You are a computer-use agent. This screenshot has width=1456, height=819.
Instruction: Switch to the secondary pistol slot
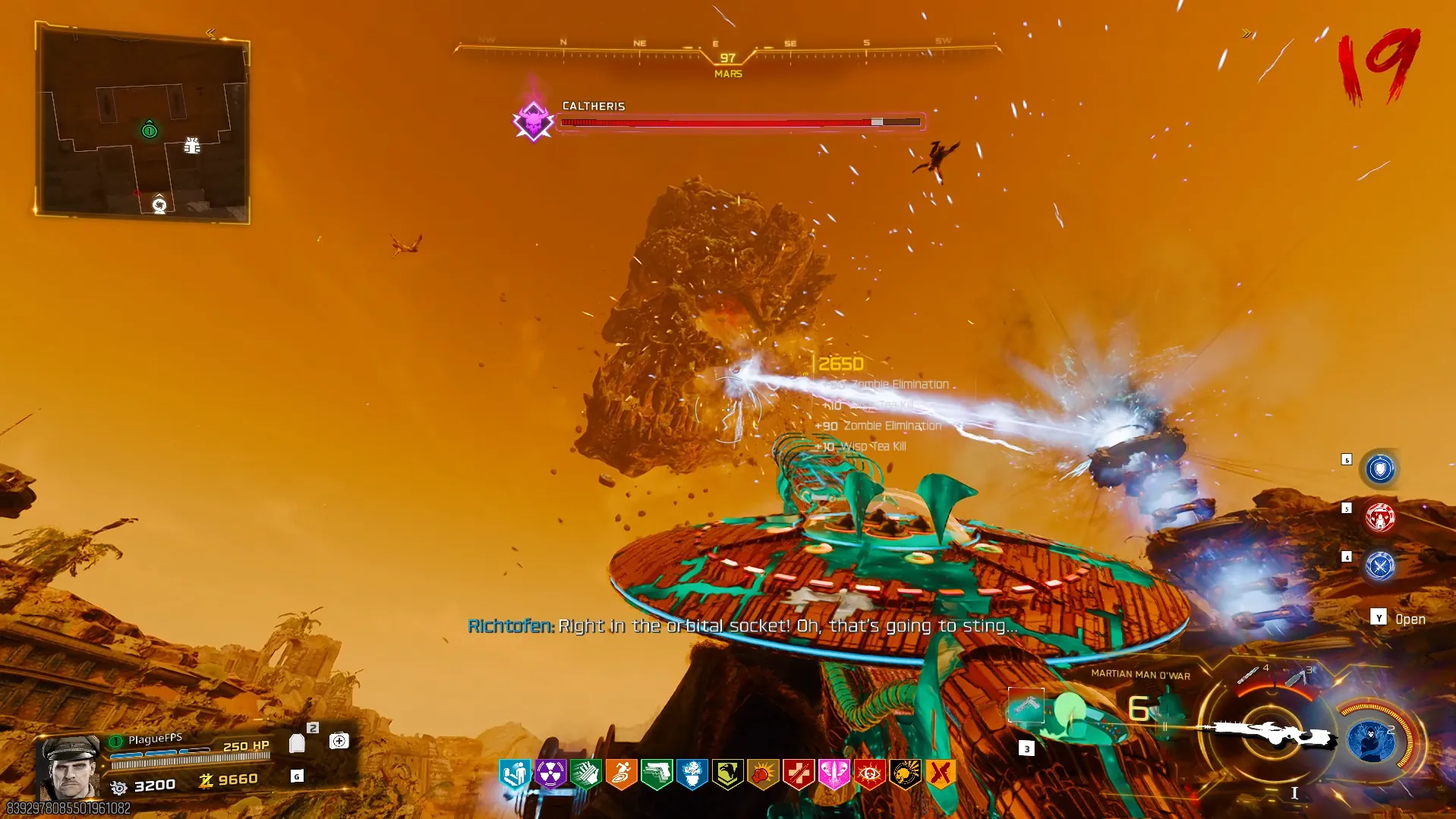point(1026,706)
